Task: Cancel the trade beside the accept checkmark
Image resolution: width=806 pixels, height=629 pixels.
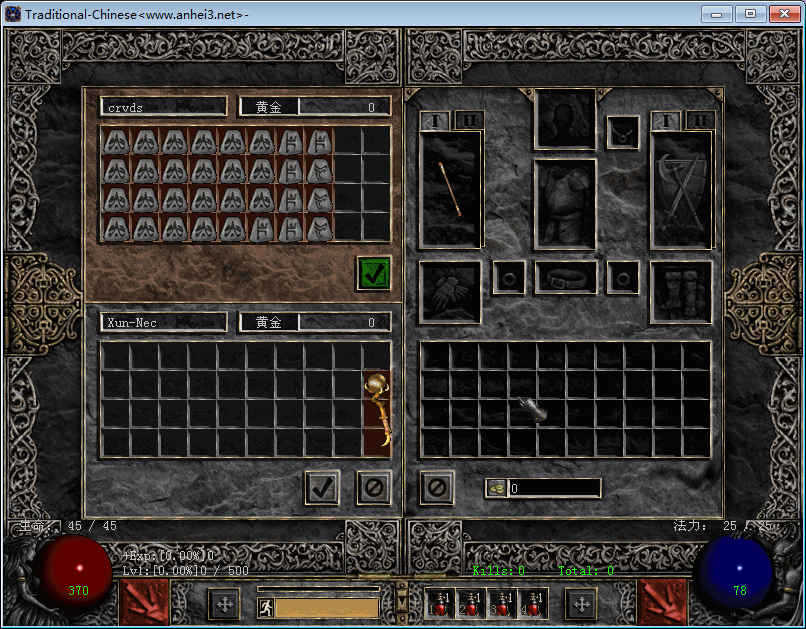Action: [x=374, y=488]
